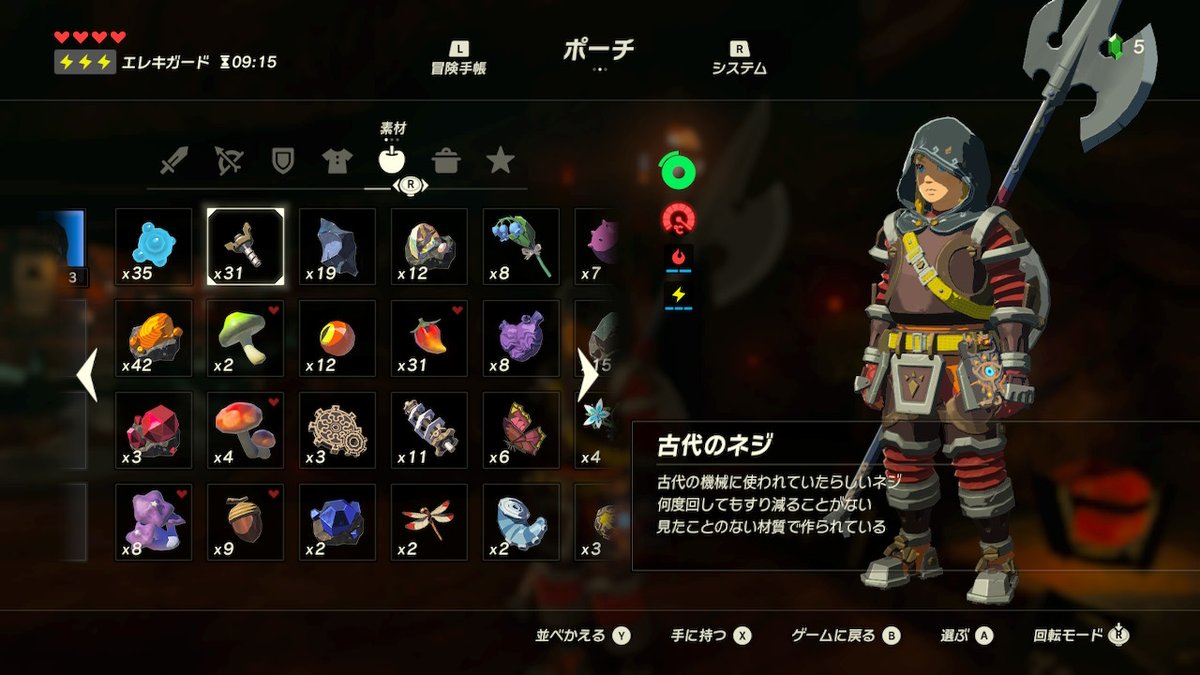Switch to the star key items tab
1200x675 pixels.
tap(500, 160)
